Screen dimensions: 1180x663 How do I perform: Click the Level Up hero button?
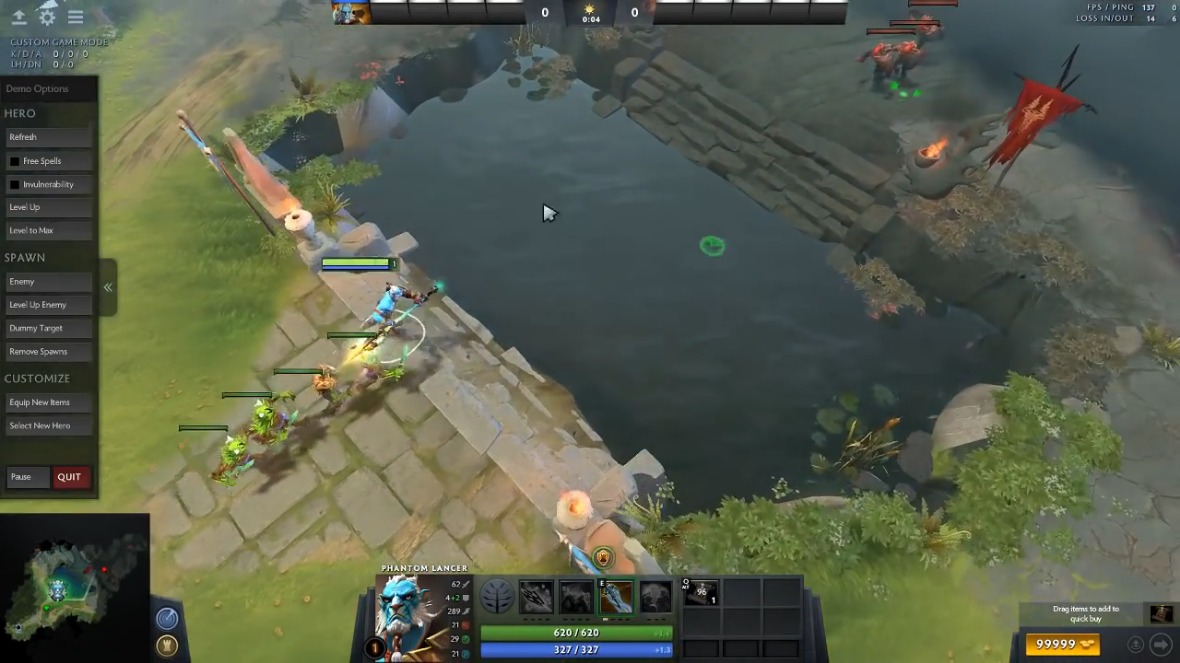pos(48,207)
